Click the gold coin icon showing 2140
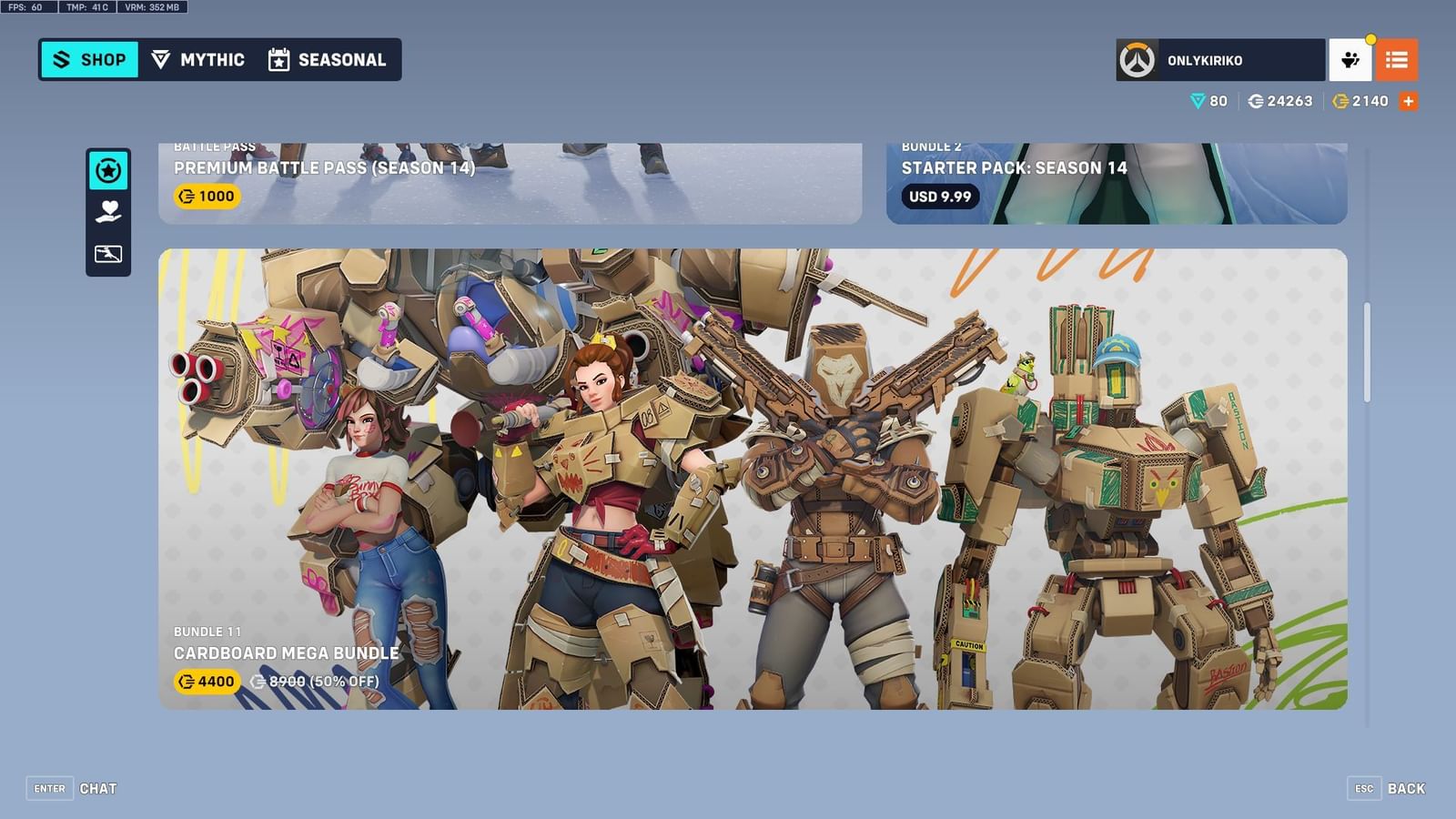Image resolution: width=1456 pixels, height=819 pixels. click(x=1340, y=101)
